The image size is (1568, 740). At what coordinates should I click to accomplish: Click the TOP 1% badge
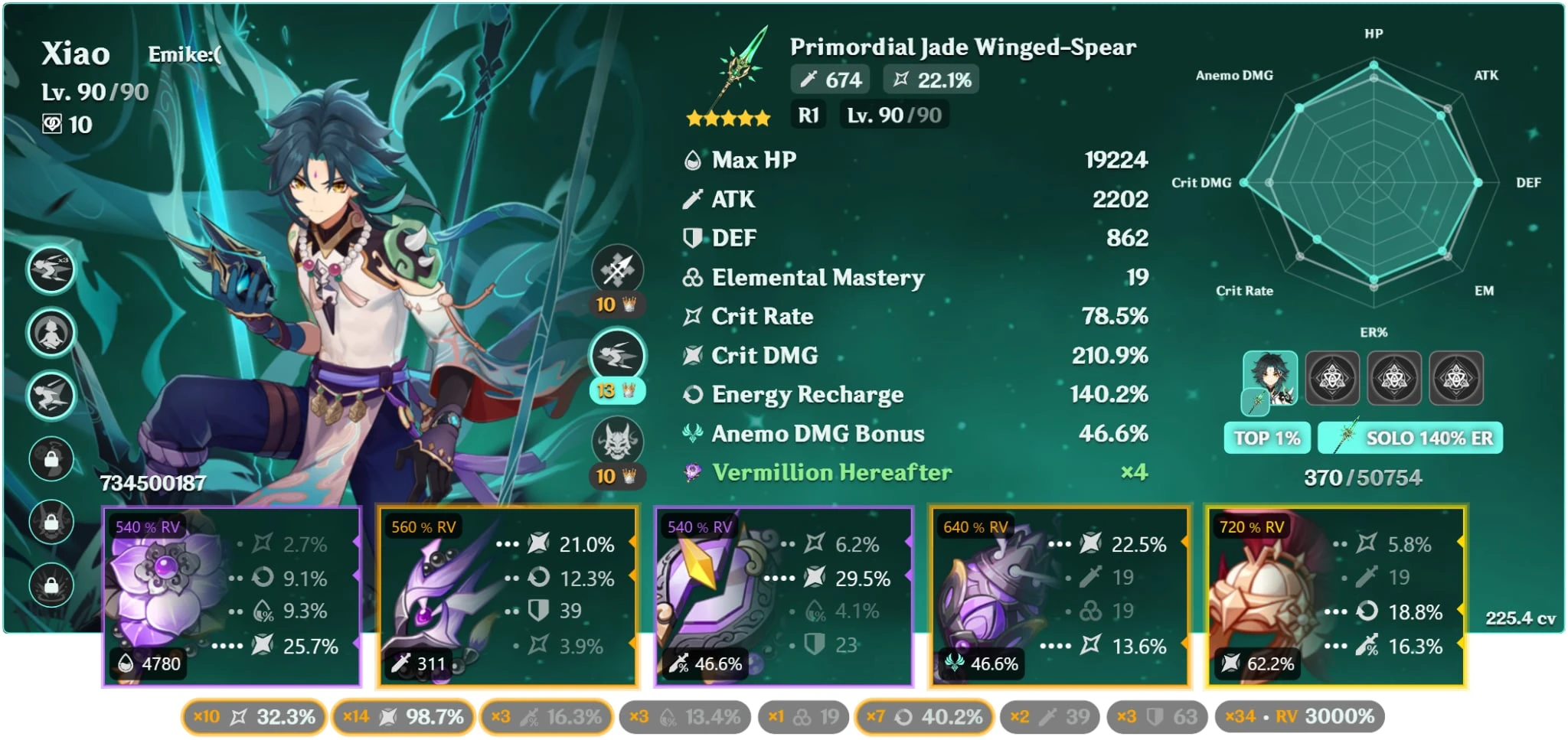click(x=1267, y=438)
